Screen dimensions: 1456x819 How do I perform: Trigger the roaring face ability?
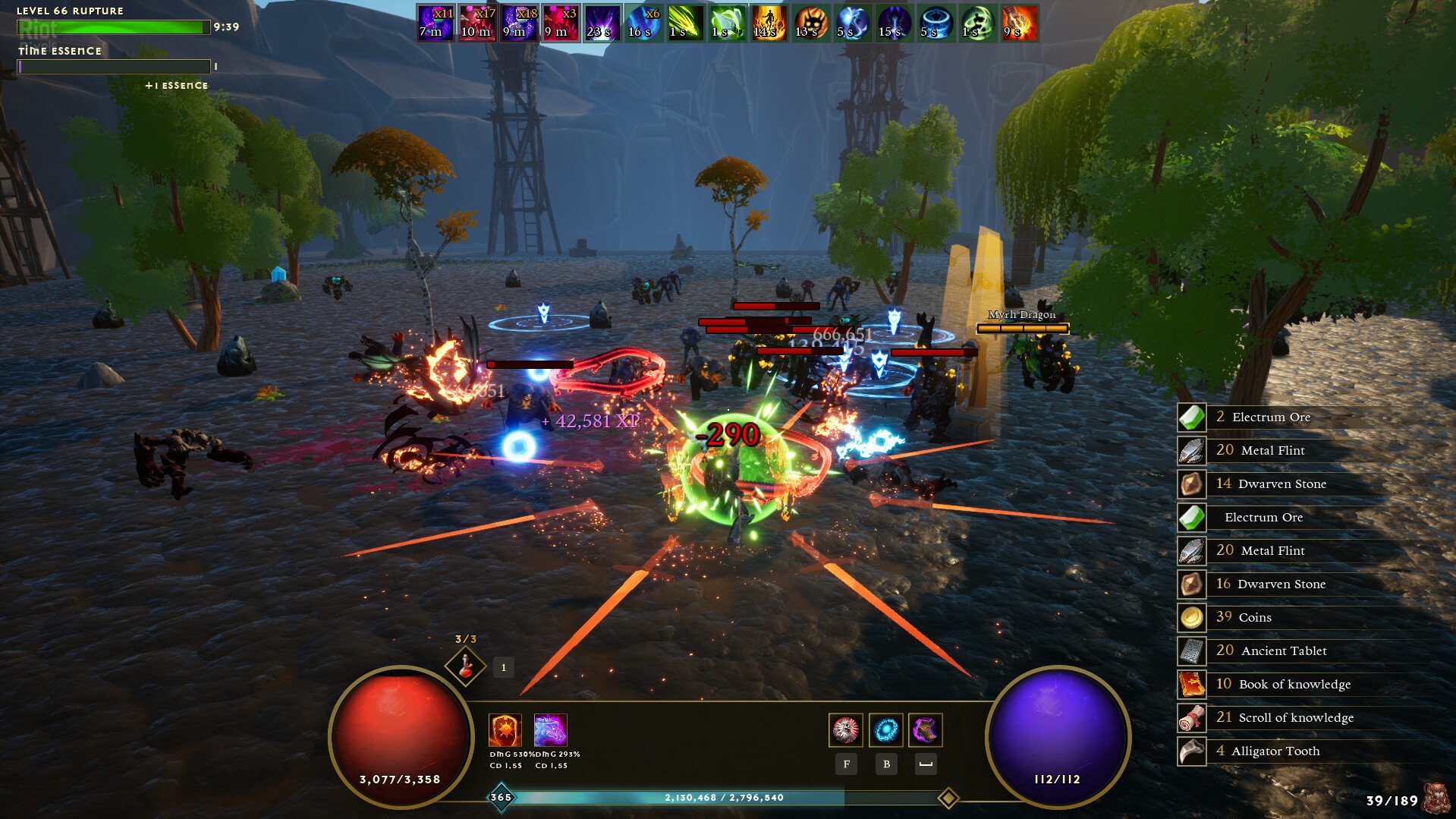click(x=845, y=730)
